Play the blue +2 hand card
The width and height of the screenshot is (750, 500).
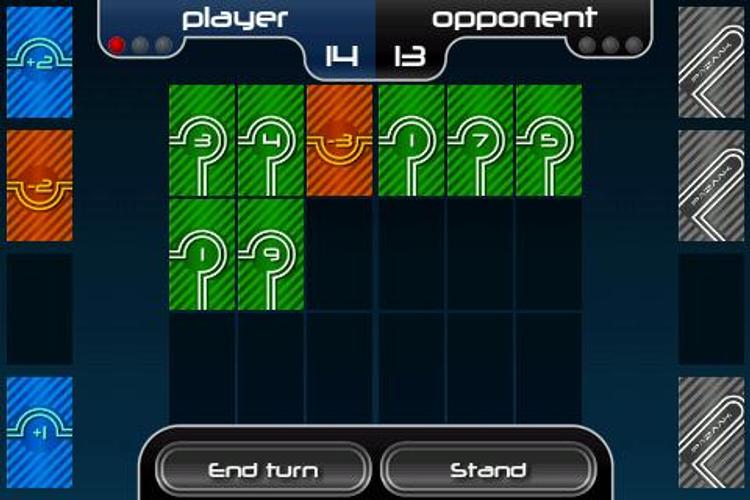point(40,62)
